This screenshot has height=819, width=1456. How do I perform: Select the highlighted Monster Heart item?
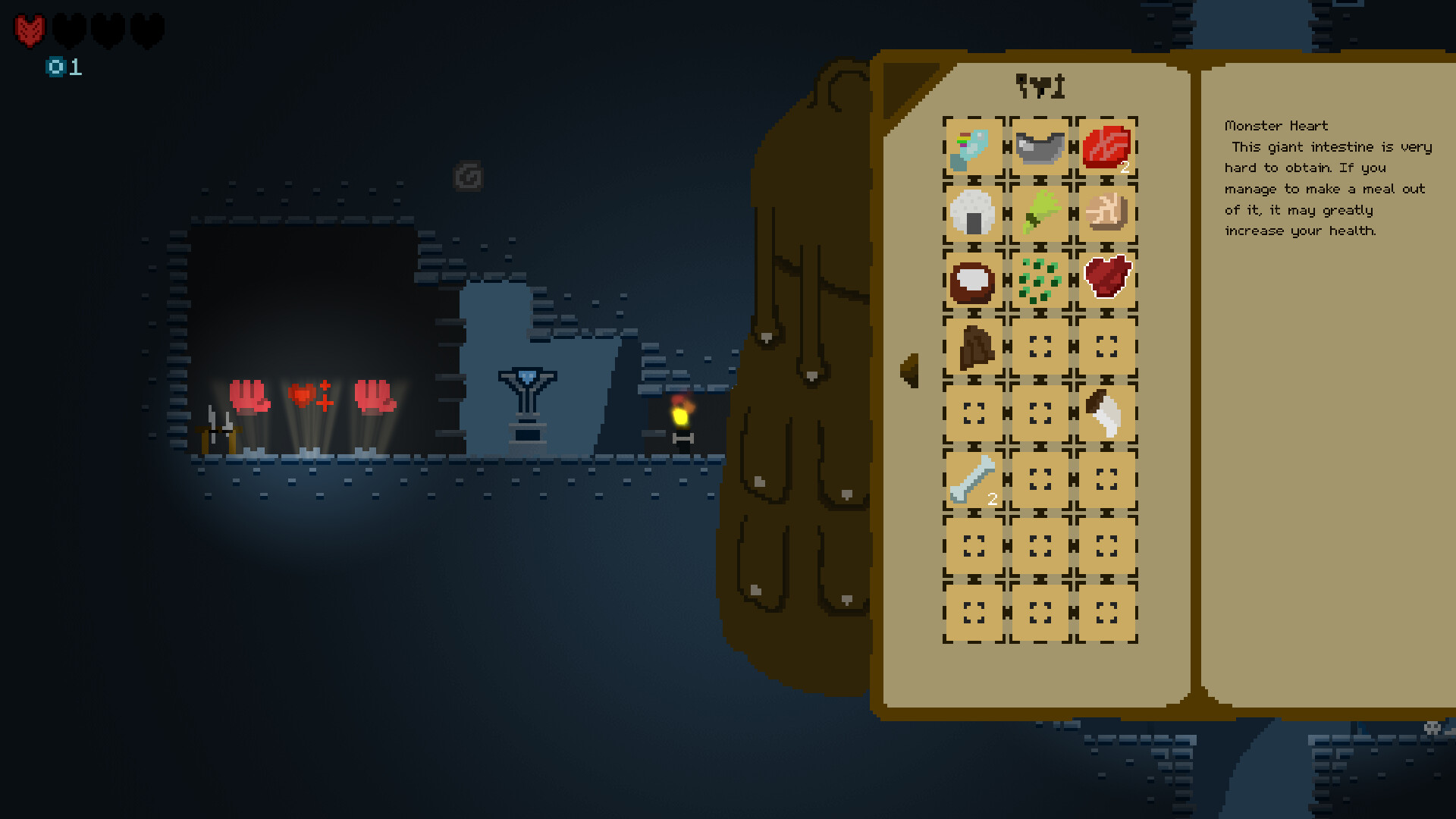tap(1109, 281)
